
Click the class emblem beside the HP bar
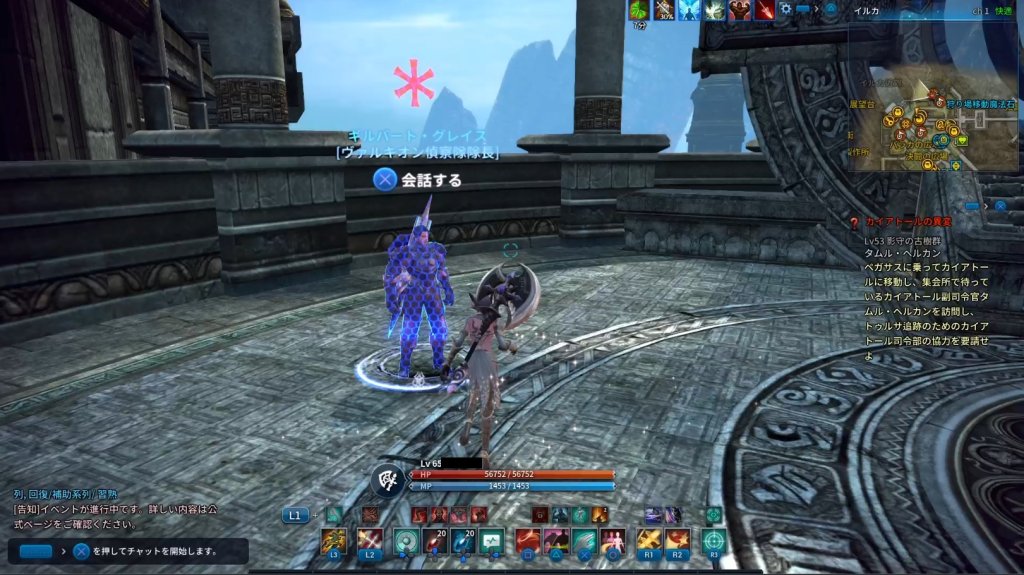[x=388, y=480]
